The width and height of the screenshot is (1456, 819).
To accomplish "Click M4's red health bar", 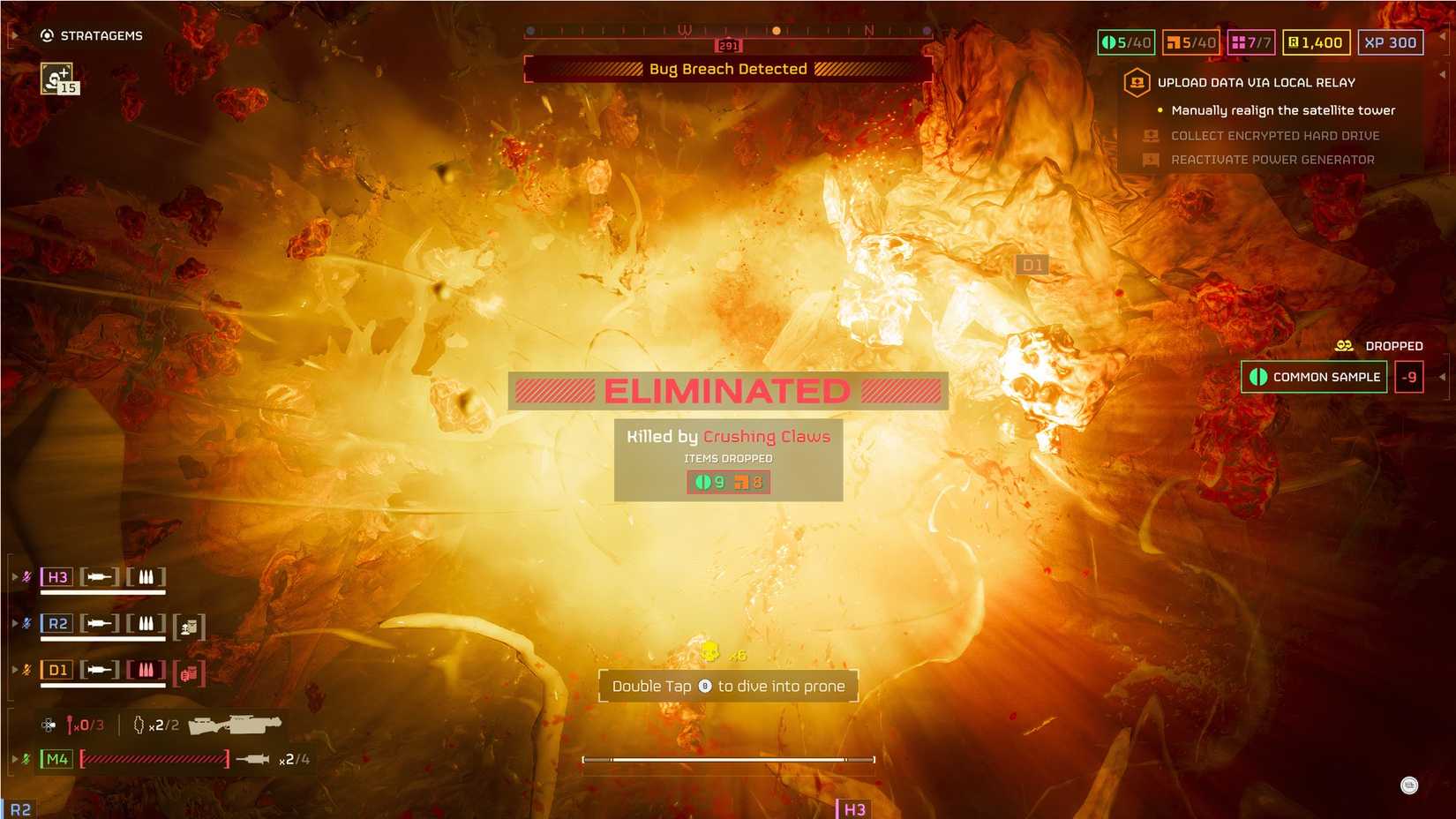I will tap(154, 757).
